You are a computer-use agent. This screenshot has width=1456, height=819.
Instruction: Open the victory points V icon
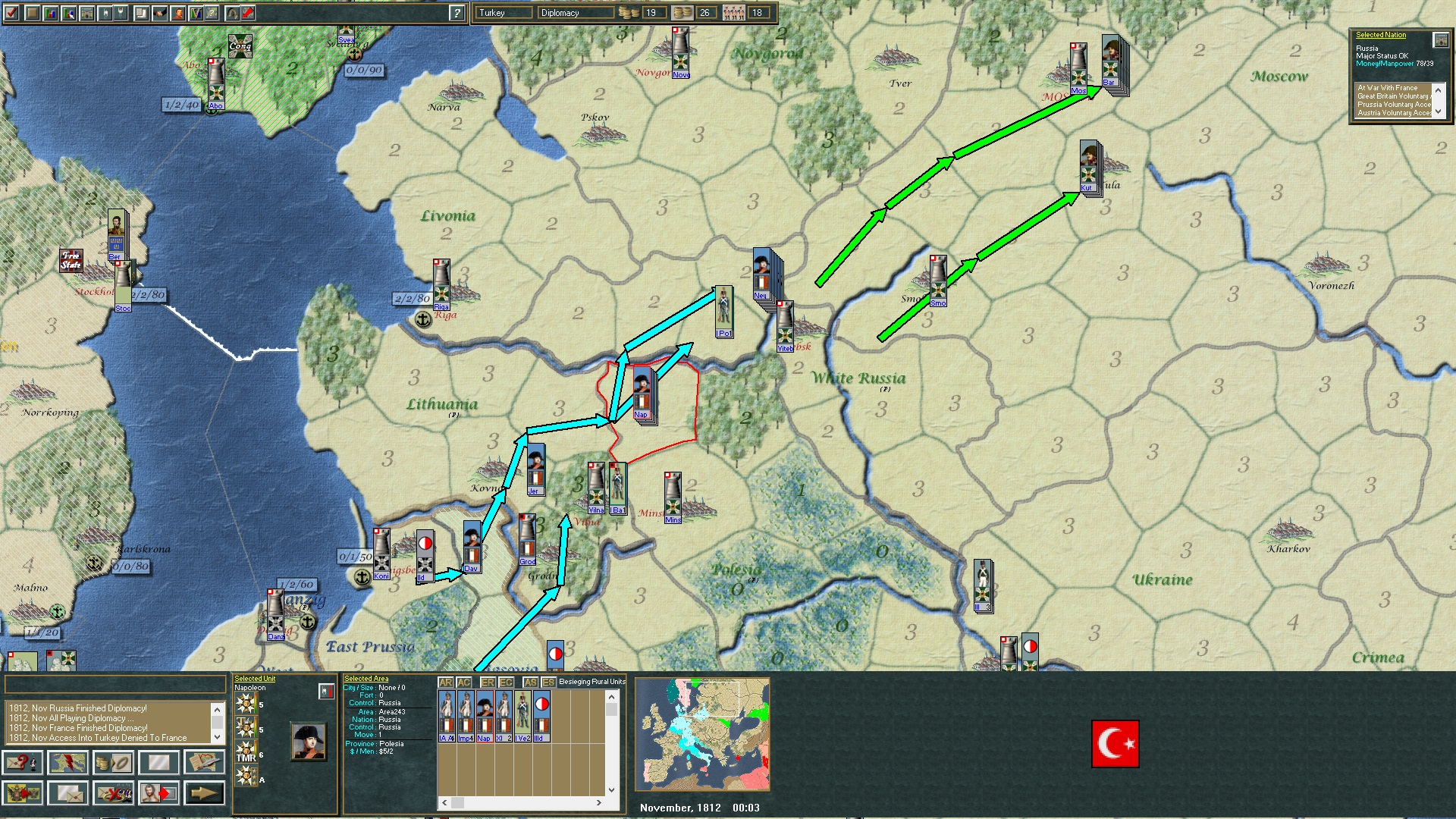[x=194, y=12]
